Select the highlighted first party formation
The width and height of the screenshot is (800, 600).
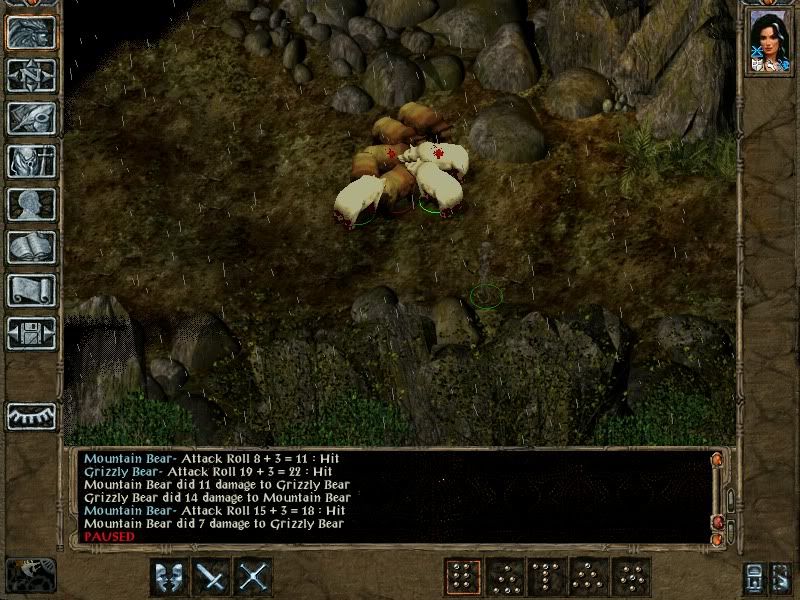tap(462, 577)
